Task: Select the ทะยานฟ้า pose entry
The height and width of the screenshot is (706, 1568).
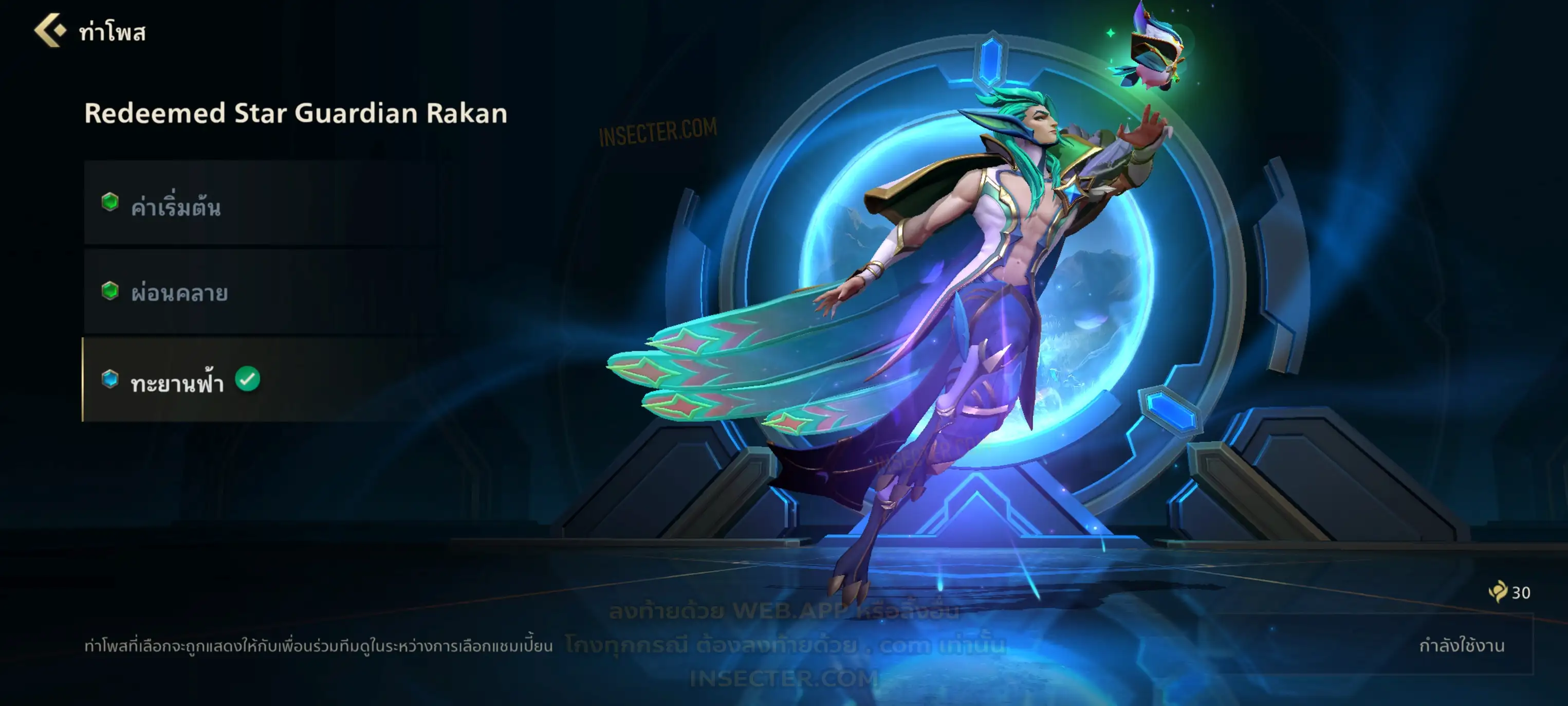Action: click(262, 380)
